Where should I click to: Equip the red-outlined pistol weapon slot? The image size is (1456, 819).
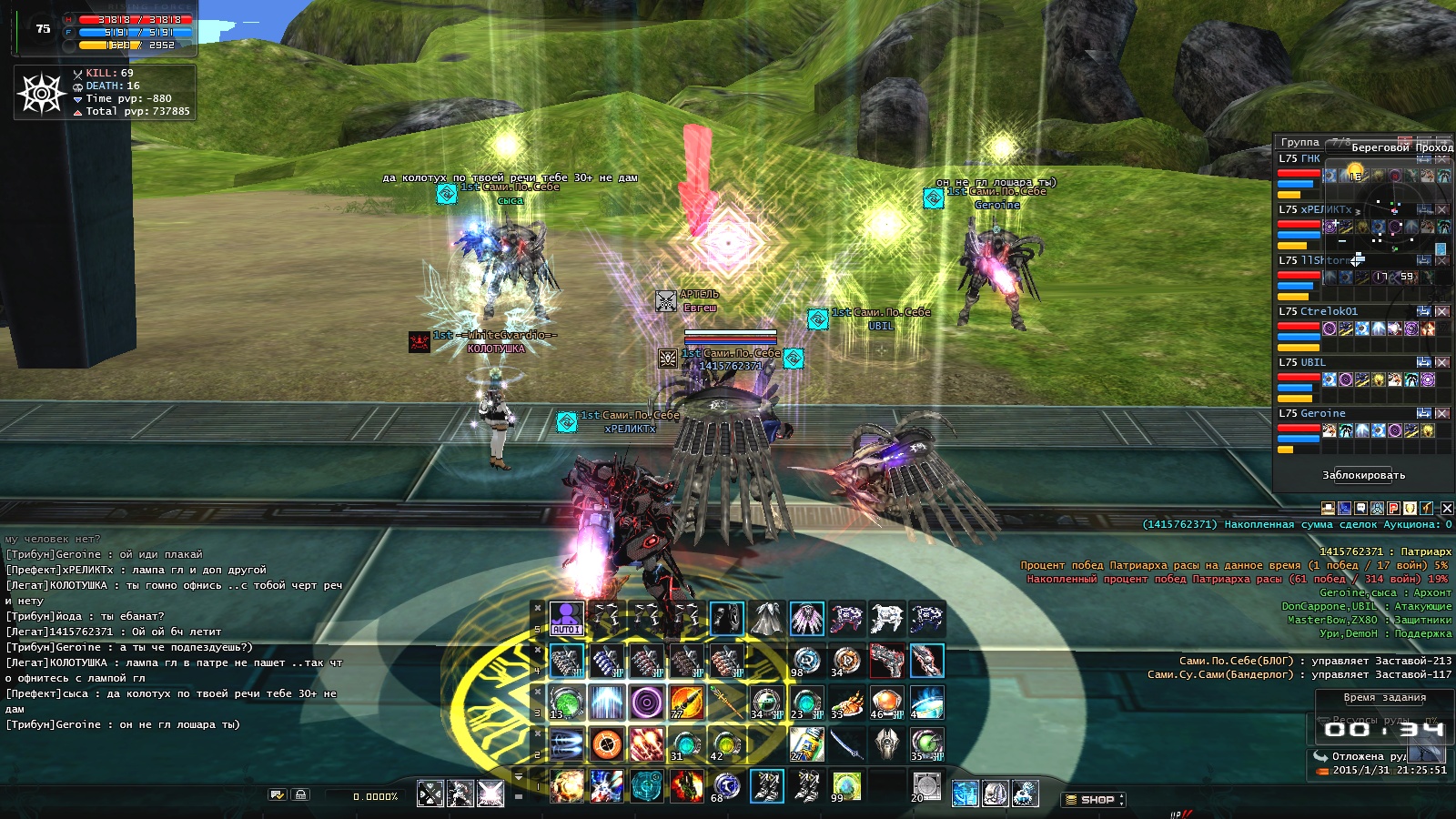886,661
